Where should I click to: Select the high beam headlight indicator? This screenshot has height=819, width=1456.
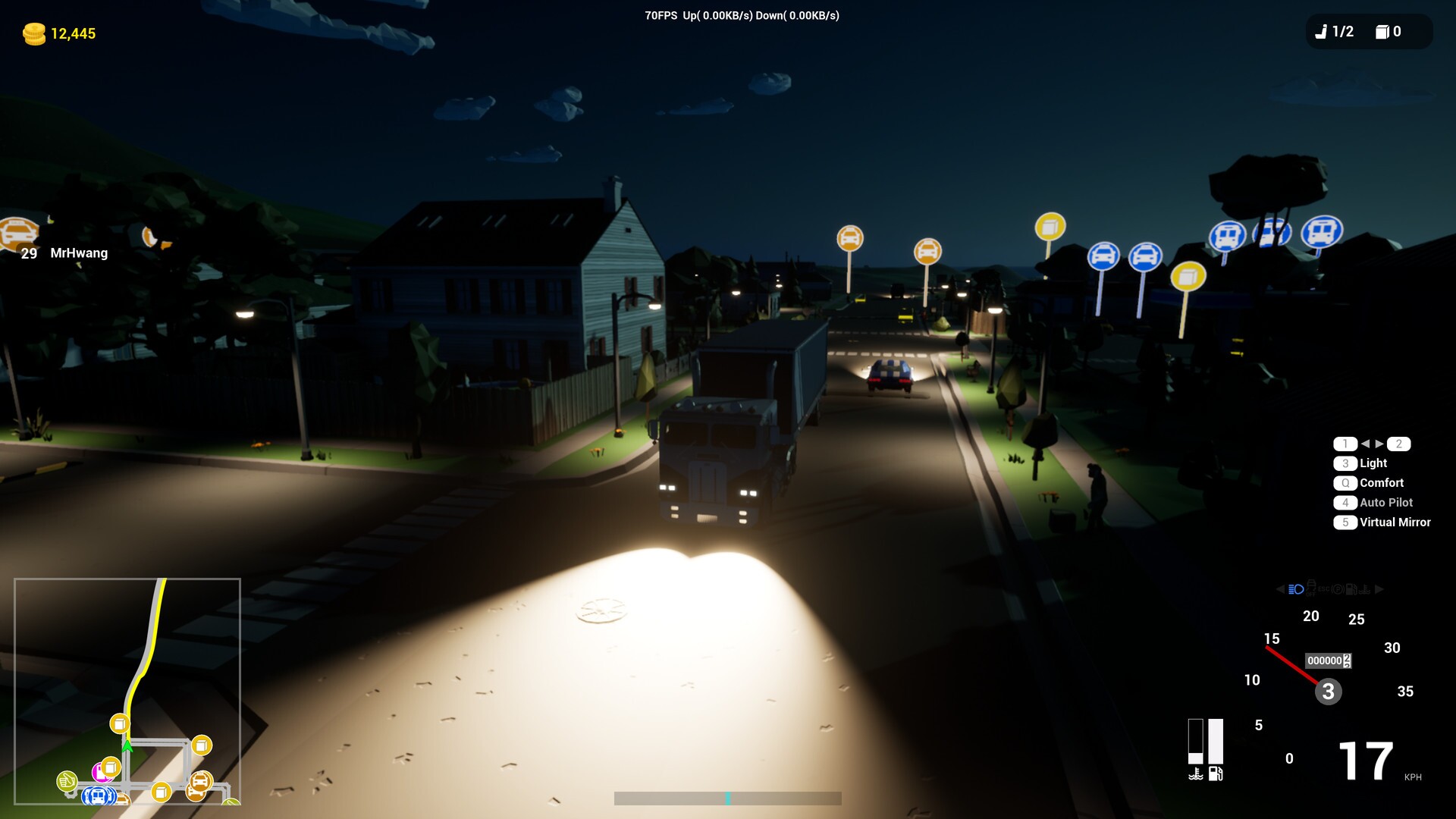pos(1296,588)
